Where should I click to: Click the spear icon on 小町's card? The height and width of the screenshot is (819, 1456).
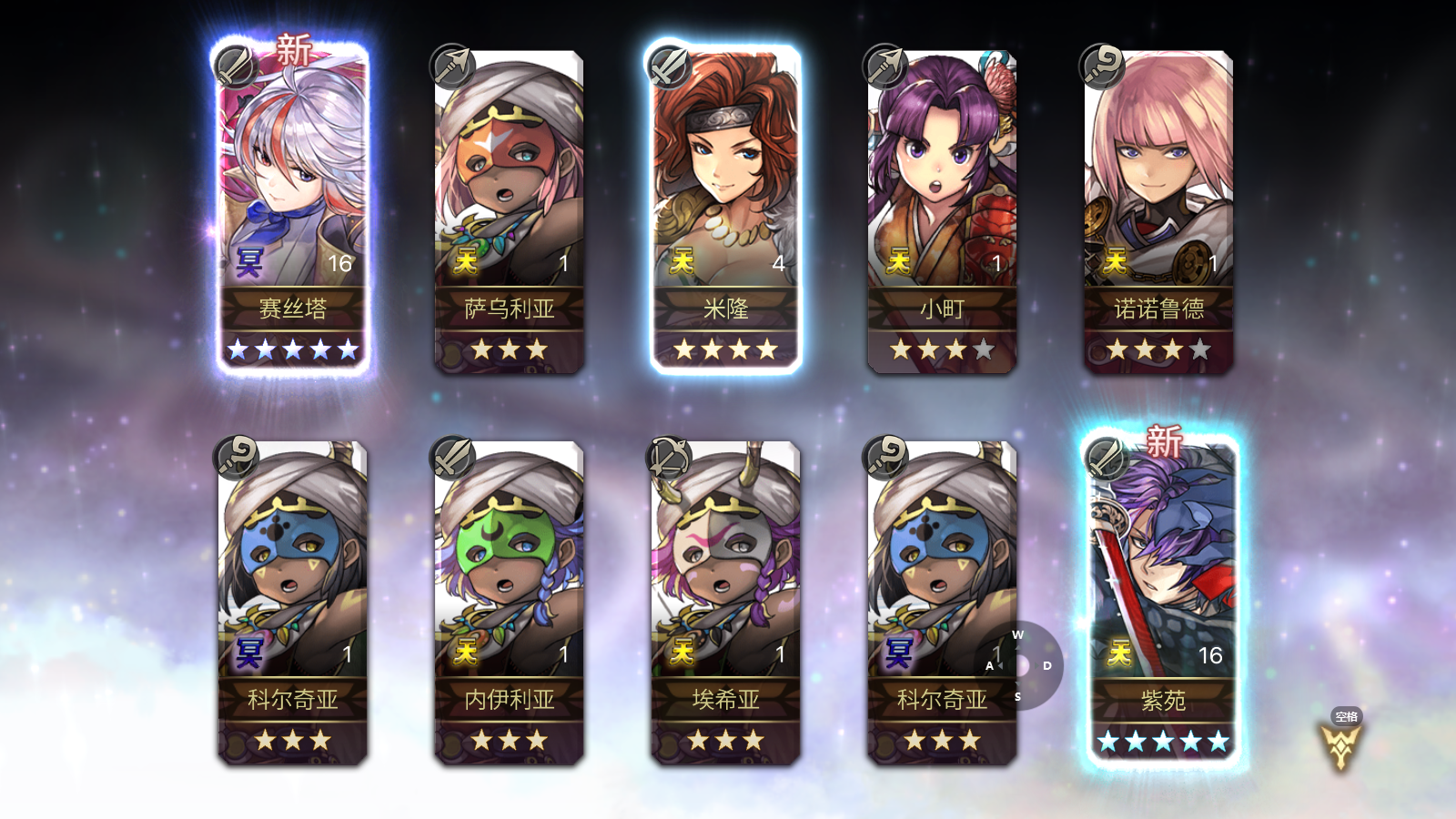pyautogui.click(x=884, y=66)
